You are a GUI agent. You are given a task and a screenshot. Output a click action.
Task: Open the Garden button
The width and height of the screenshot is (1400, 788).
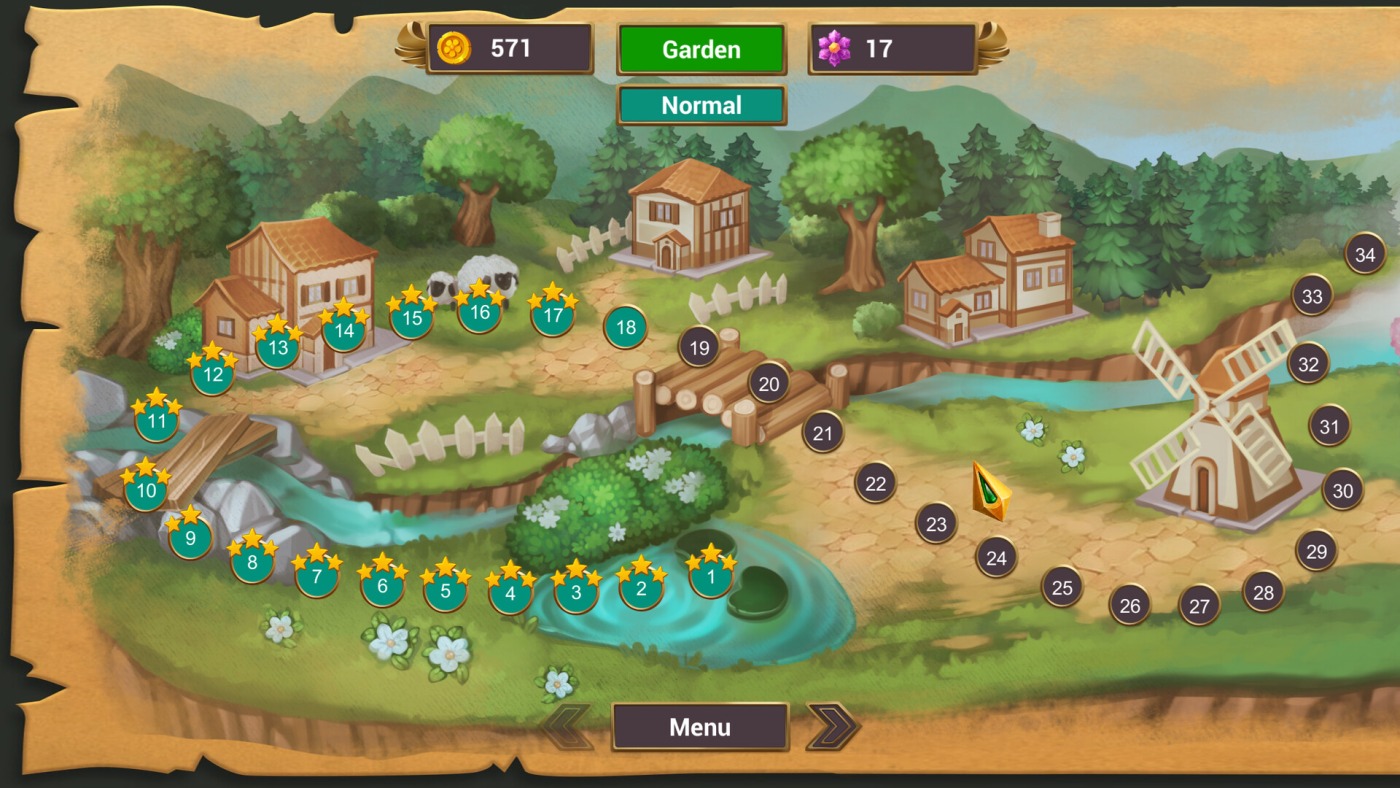pos(701,49)
